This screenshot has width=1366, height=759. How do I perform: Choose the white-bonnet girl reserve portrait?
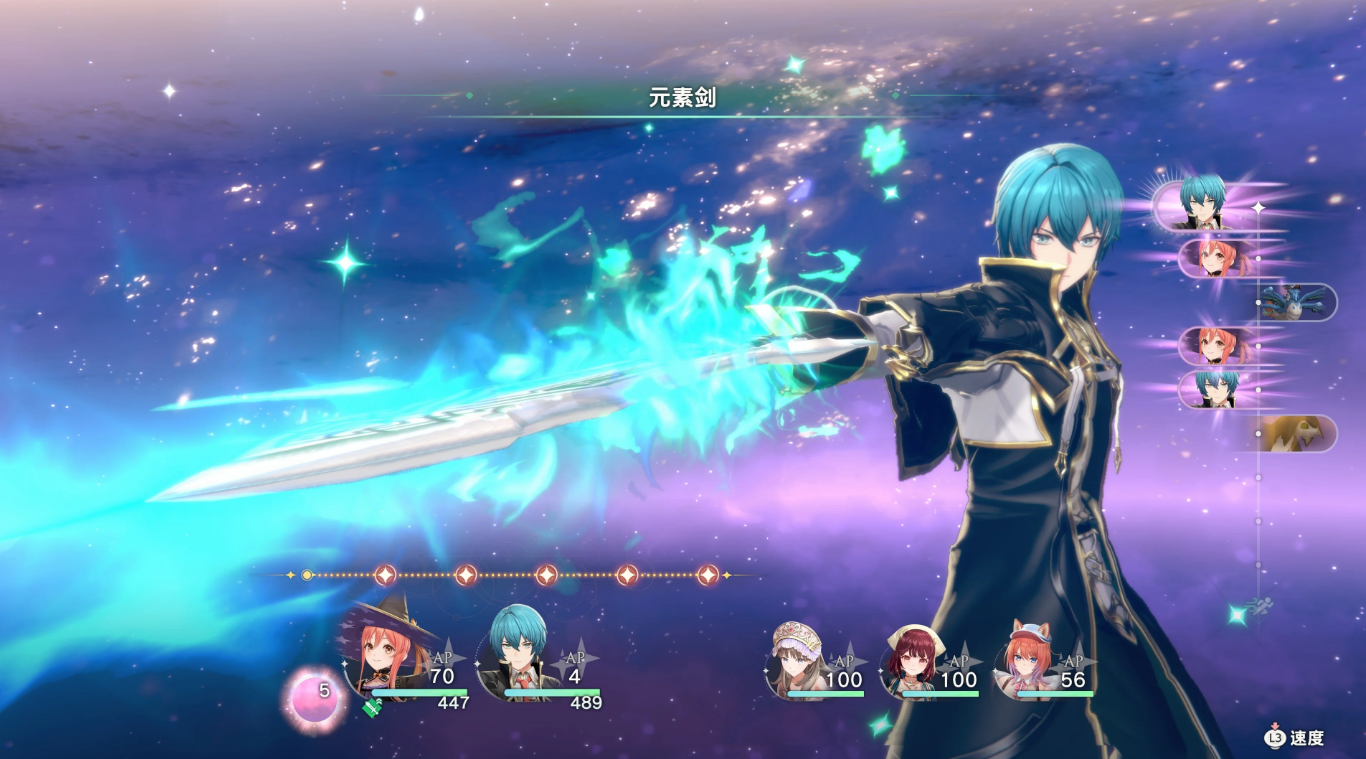tap(798, 659)
